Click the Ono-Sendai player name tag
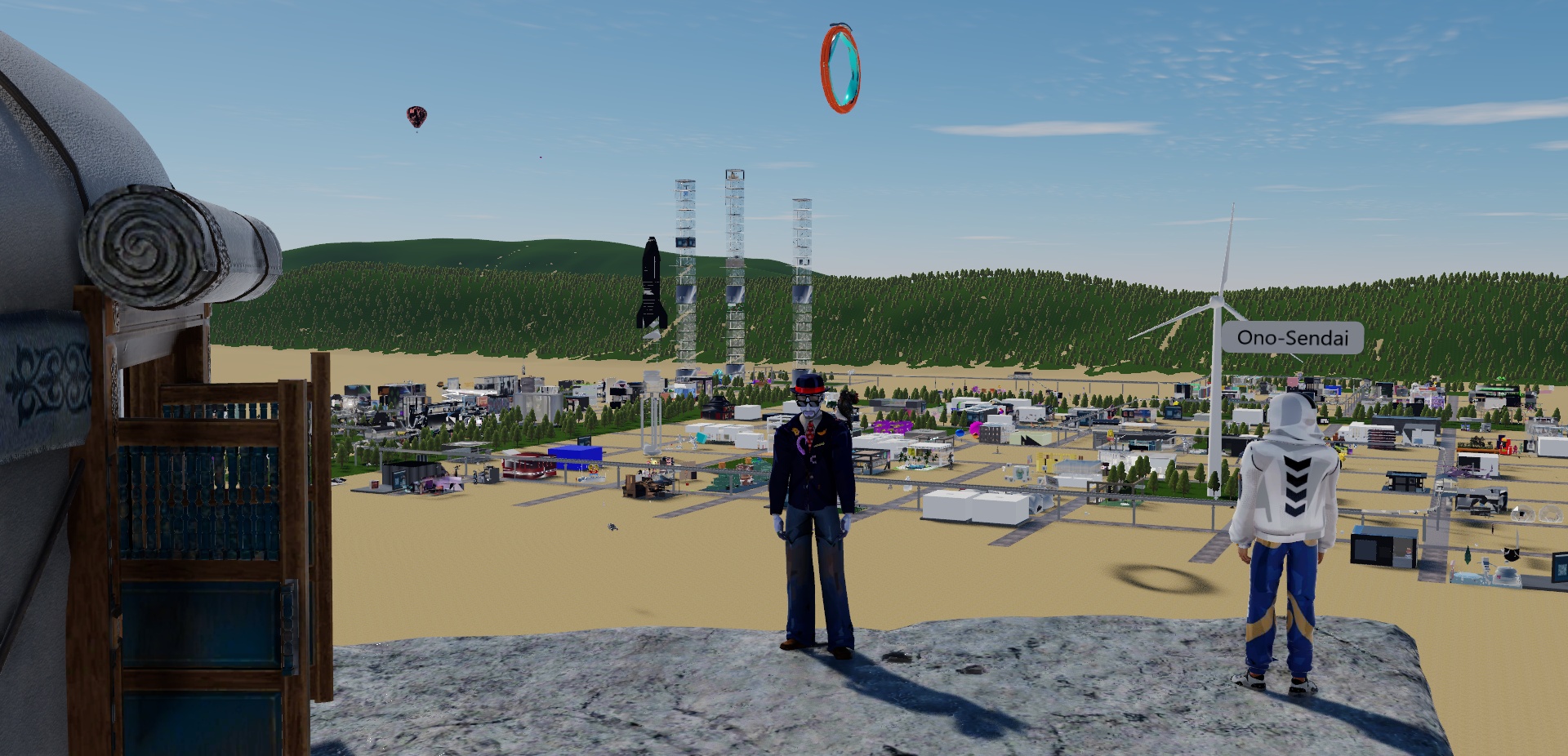 tap(1292, 337)
